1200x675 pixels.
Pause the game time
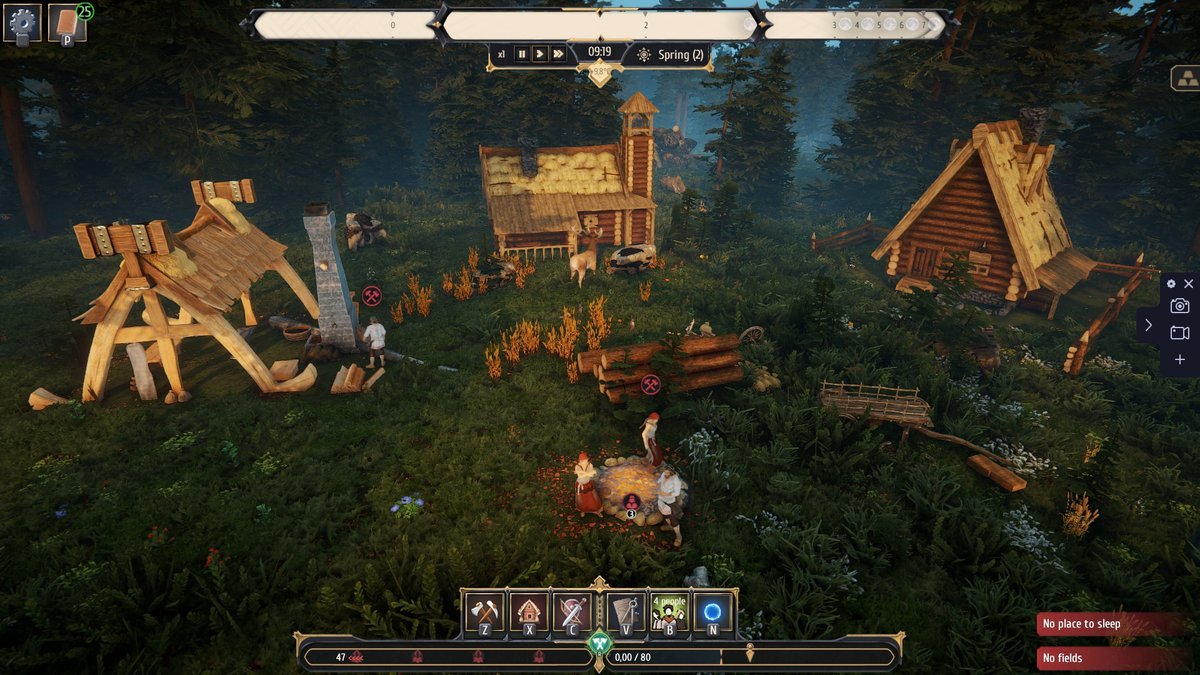click(x=521, y=54)
